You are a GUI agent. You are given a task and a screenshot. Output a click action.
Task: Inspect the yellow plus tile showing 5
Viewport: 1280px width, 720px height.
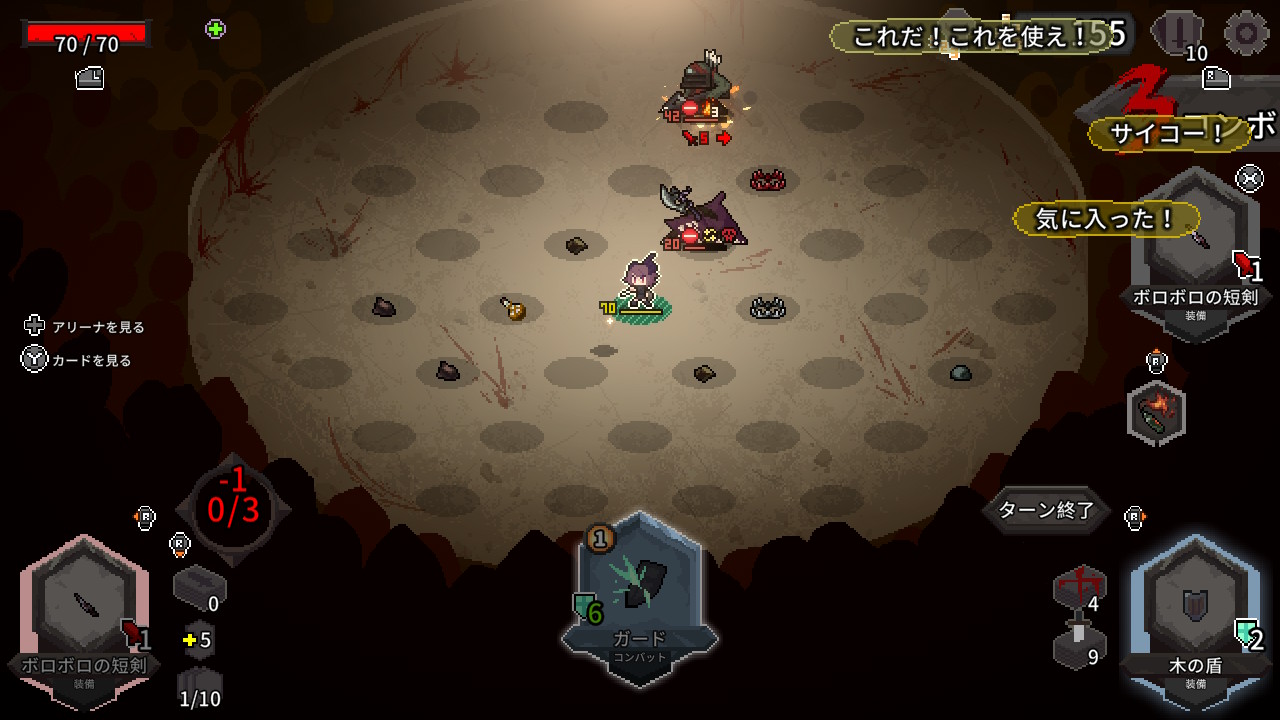click(198, 639)
